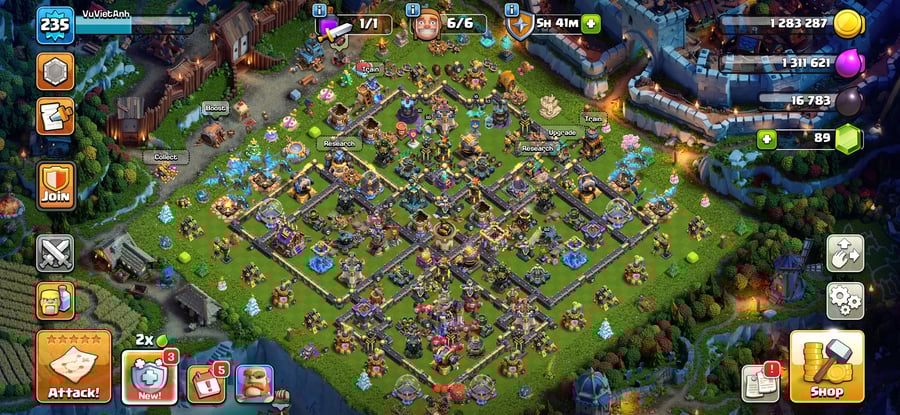Open the red calendar with 5 notifications
The height and width of the screenshot is (415, 900).
(x=205, y=383)
